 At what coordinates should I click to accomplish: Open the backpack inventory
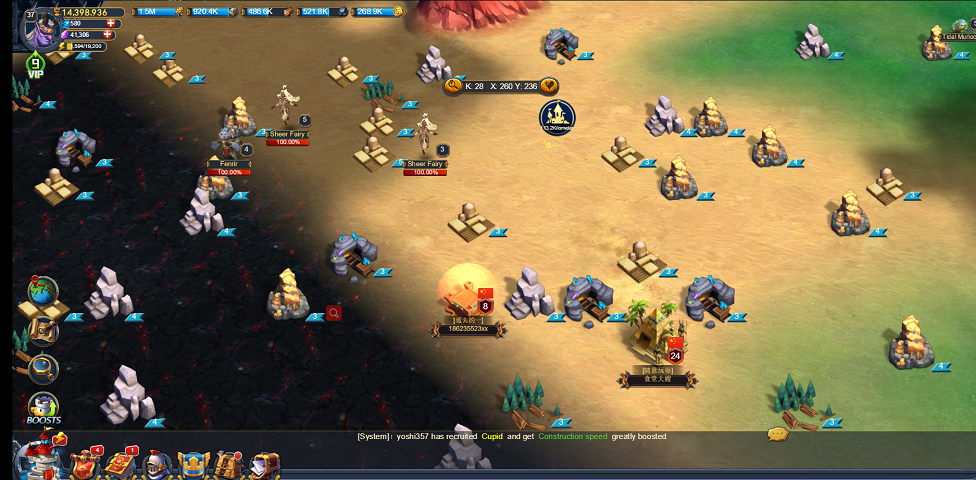click(228, 464)
